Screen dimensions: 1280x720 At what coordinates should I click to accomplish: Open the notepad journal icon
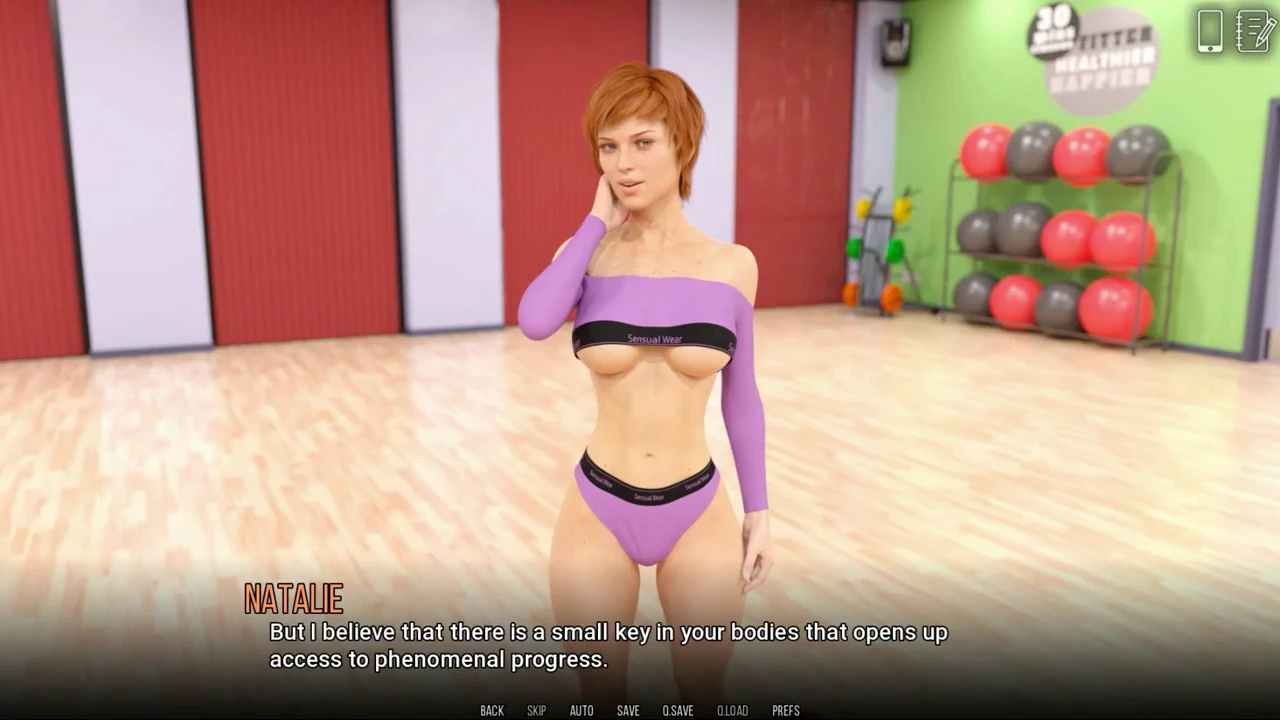[x=1254, y=31]
